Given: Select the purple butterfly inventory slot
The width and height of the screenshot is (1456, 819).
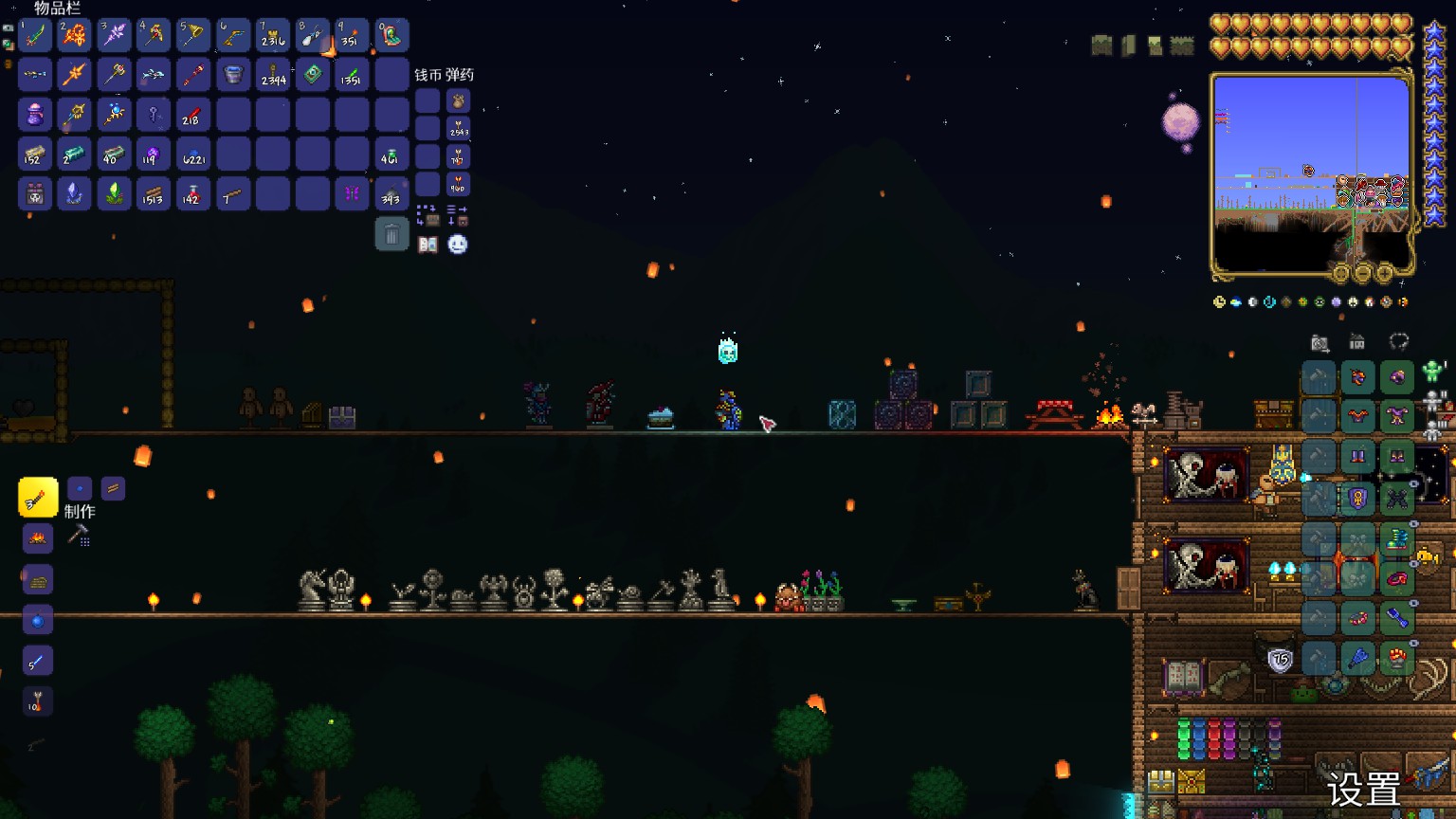Looking at the screenshot, I should [x=352, y=194].
